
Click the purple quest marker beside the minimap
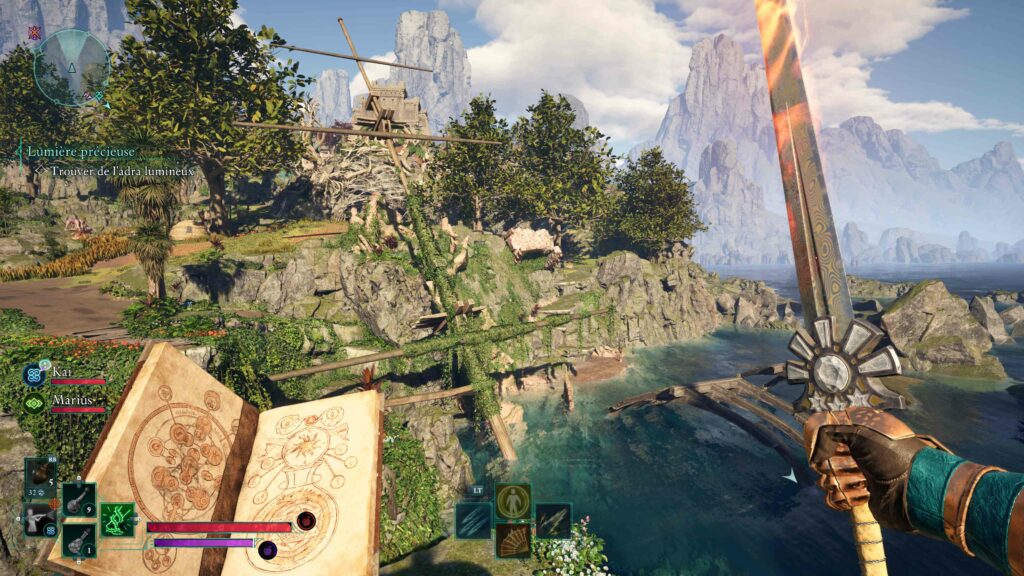point(36,34)
